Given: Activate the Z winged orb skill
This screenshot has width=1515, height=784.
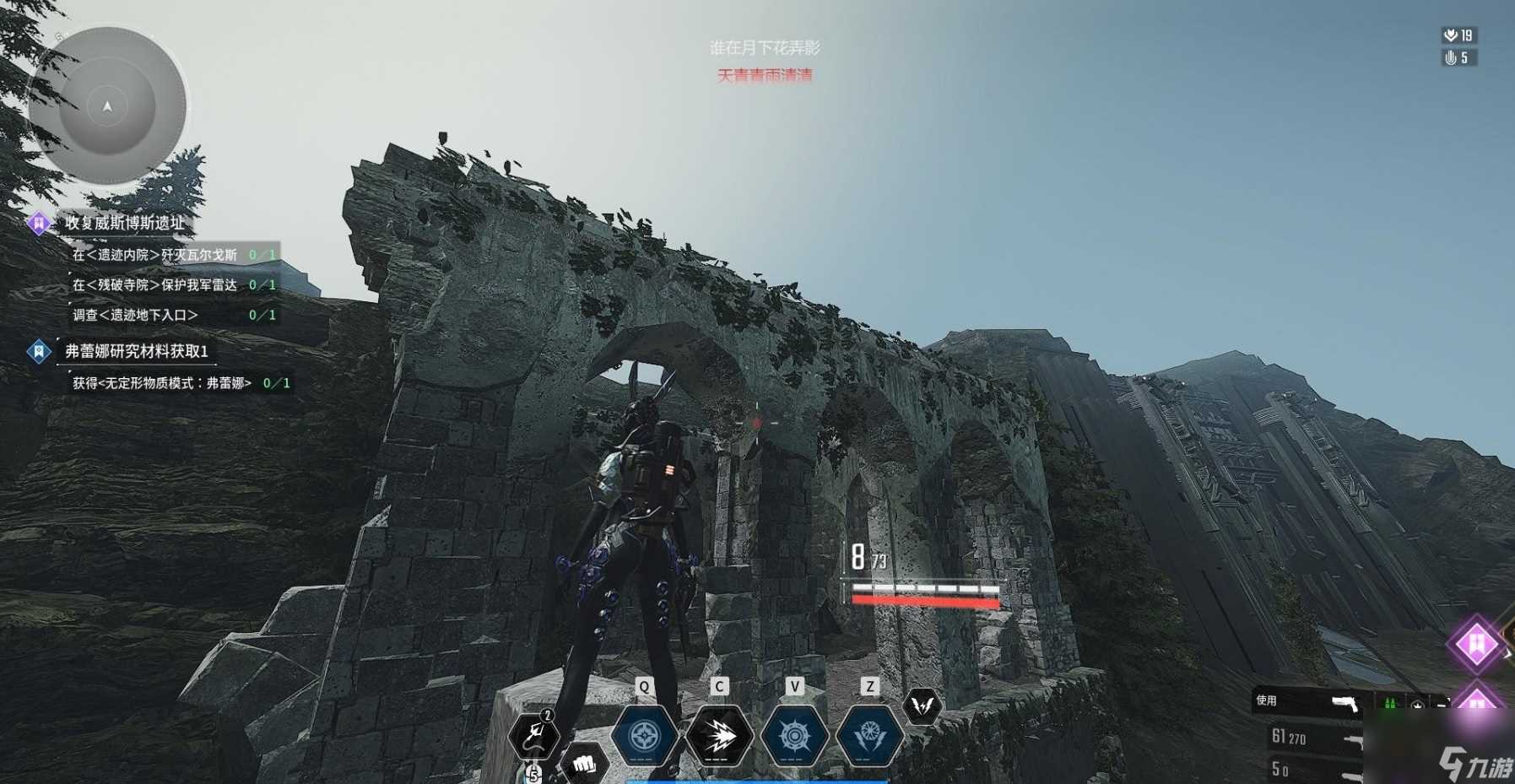Looking at the screenshot, I should pyautogui.click(x=869, y=736).
